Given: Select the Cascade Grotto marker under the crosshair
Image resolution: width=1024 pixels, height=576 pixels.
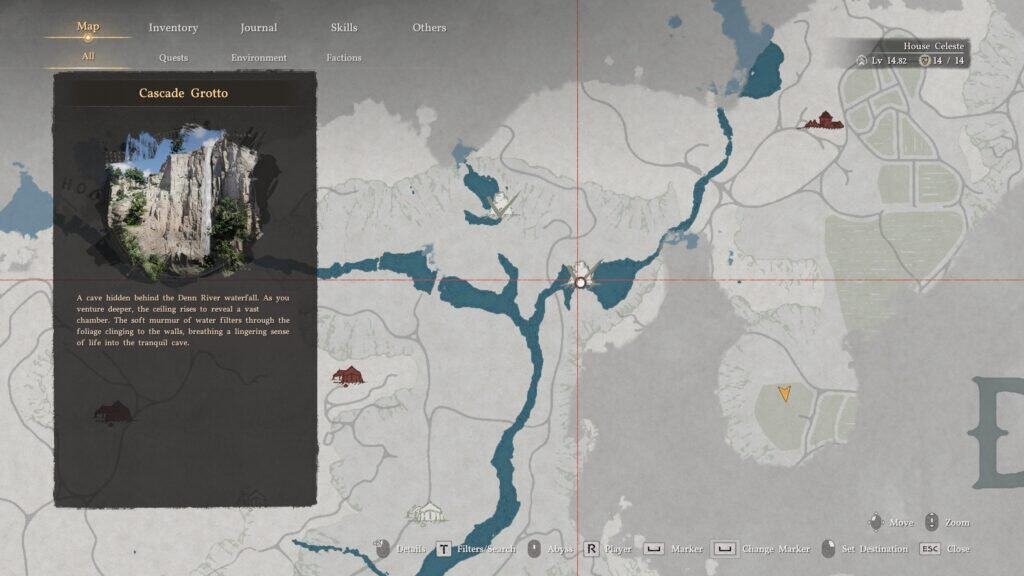Looking at the screenshot, I should [580, 281].
